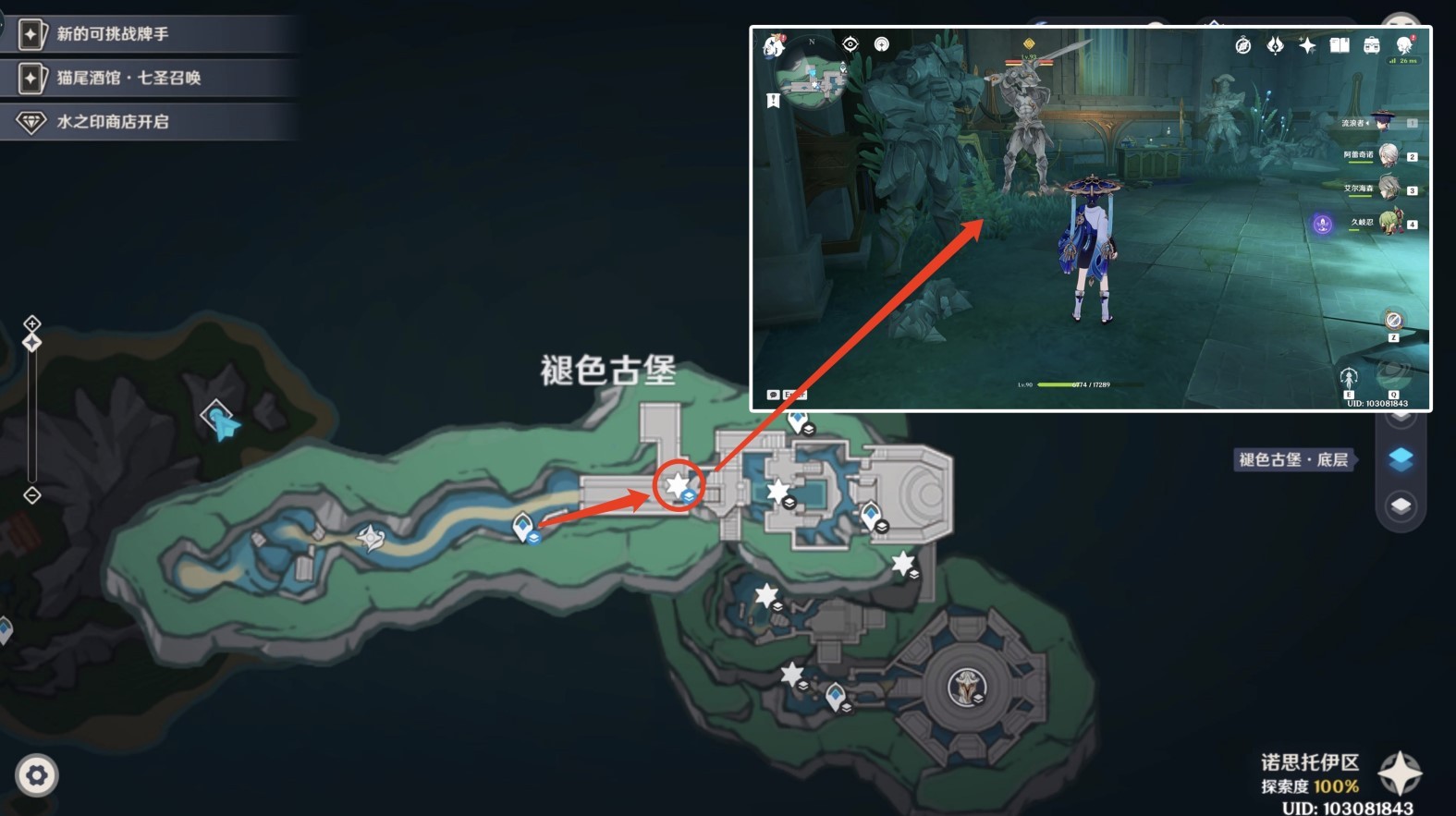
Task: Click the exclamation marker beside the minimap
Action: 775,100
